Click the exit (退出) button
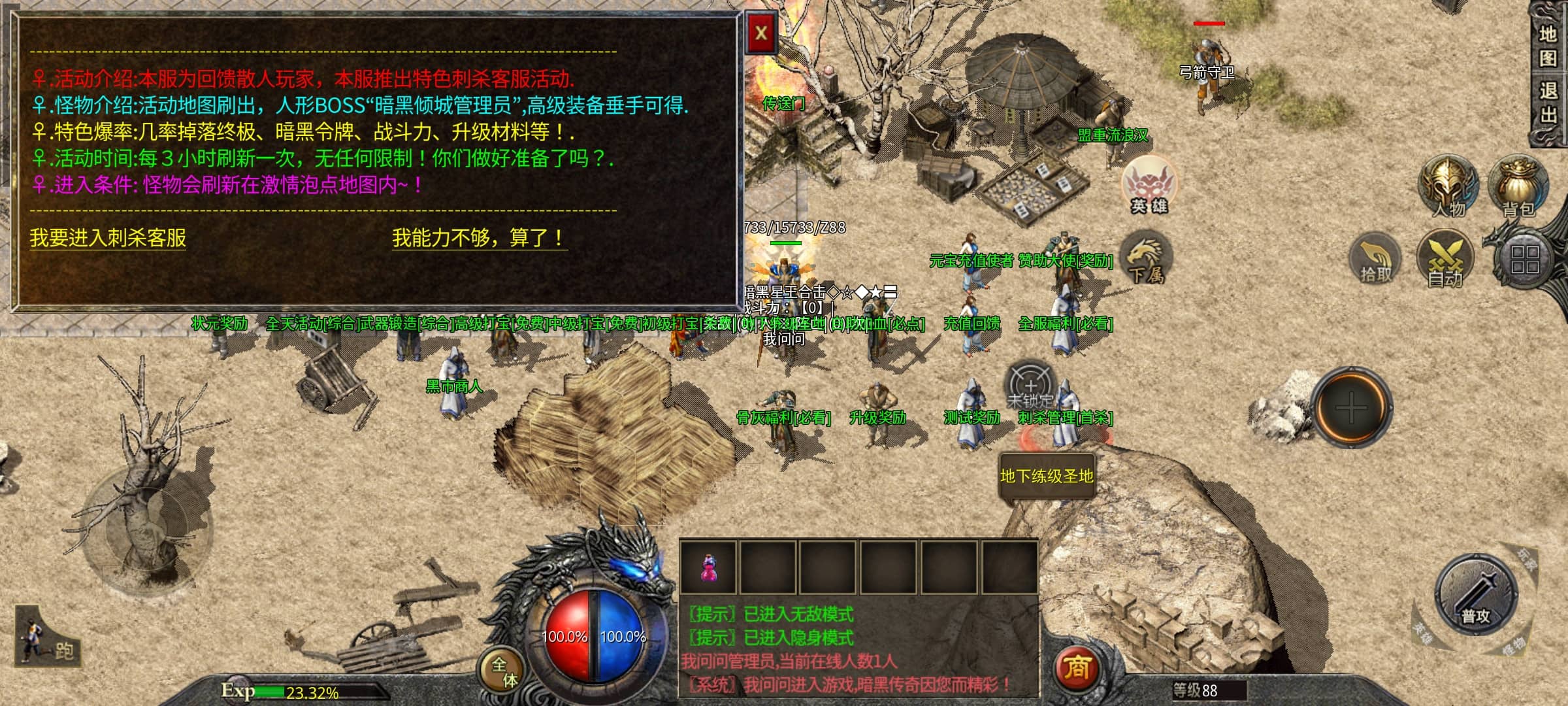 pos(1548,103)
